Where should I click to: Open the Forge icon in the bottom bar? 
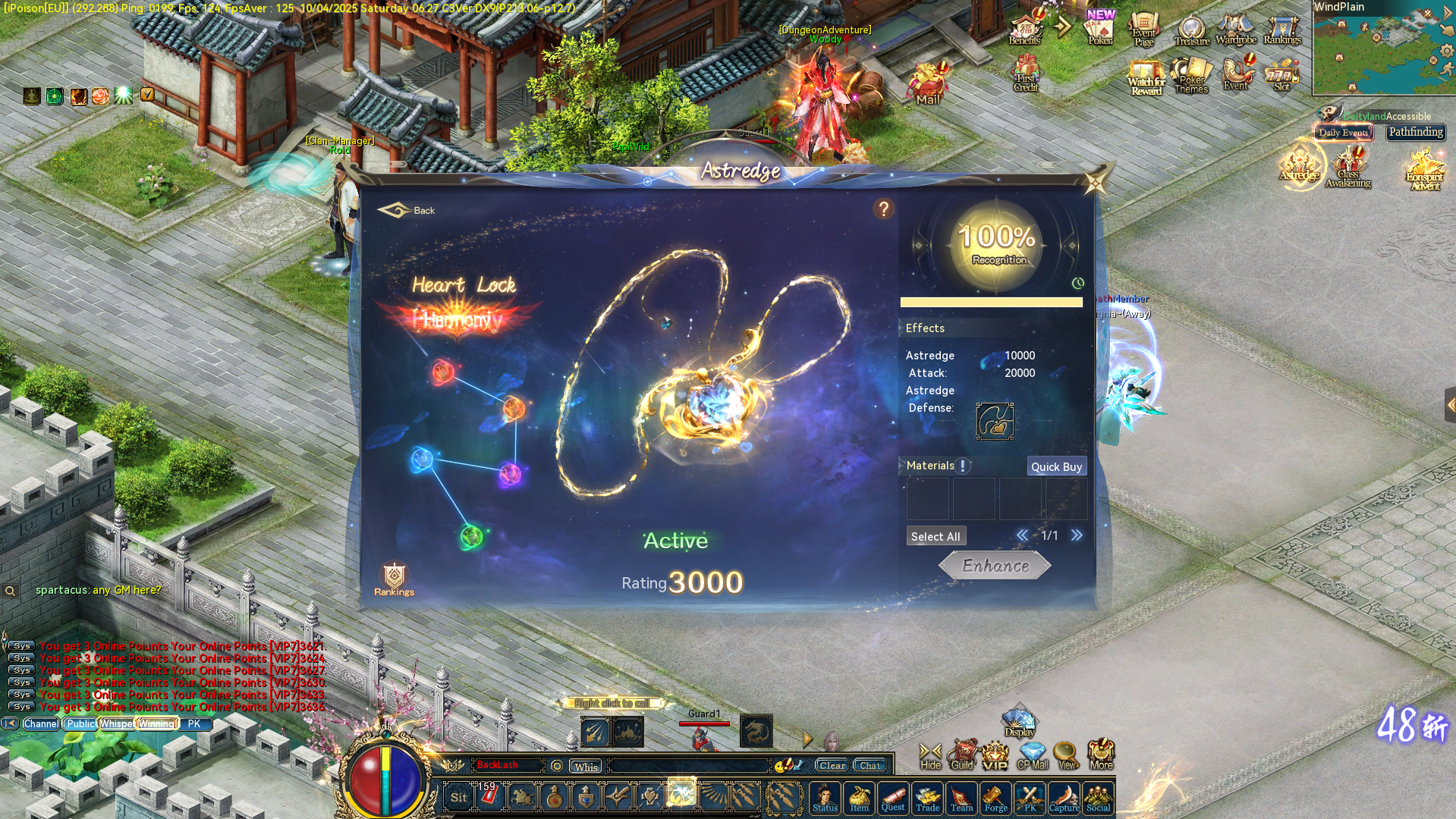[x=996, y=798]
